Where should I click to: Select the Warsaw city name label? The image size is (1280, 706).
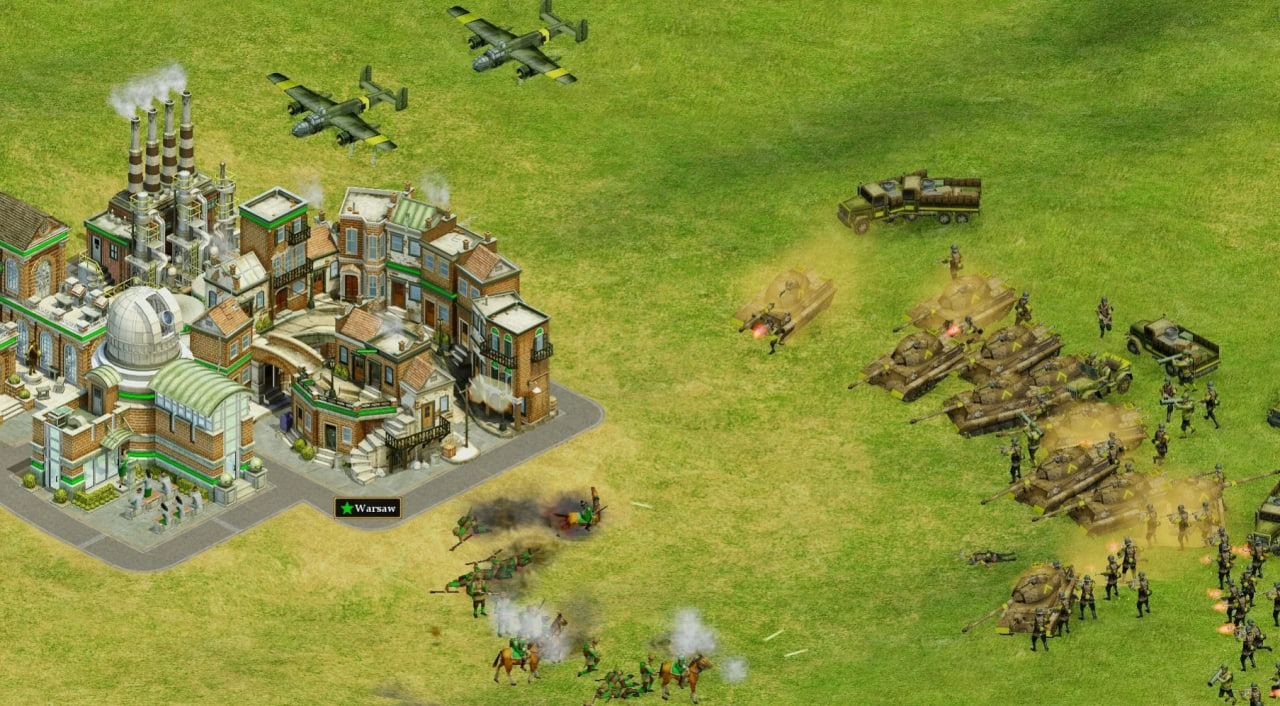(368, 508)
